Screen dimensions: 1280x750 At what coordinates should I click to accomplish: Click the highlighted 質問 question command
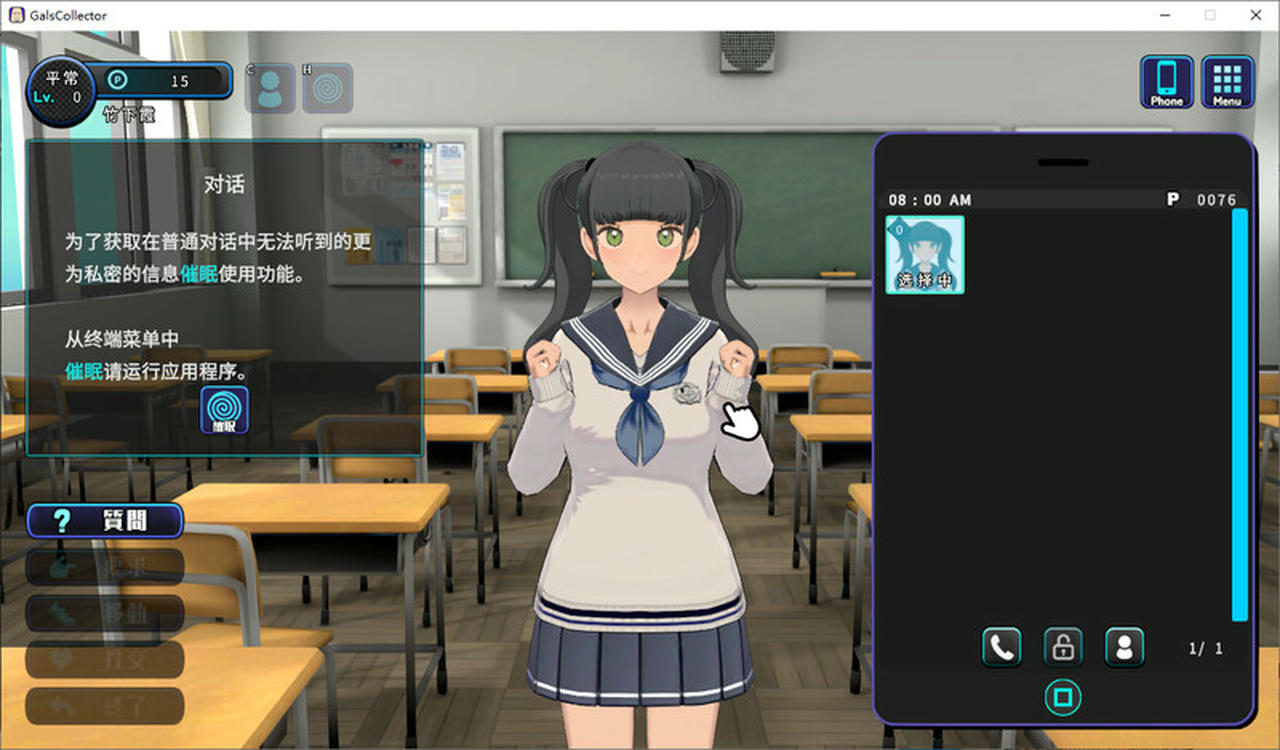[x=104, y=520]
